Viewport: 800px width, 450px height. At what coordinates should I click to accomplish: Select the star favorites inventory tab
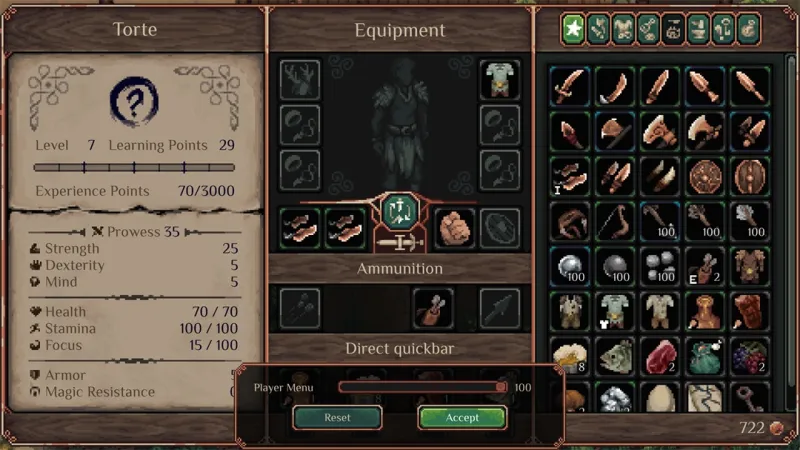(x=573, y=29)
